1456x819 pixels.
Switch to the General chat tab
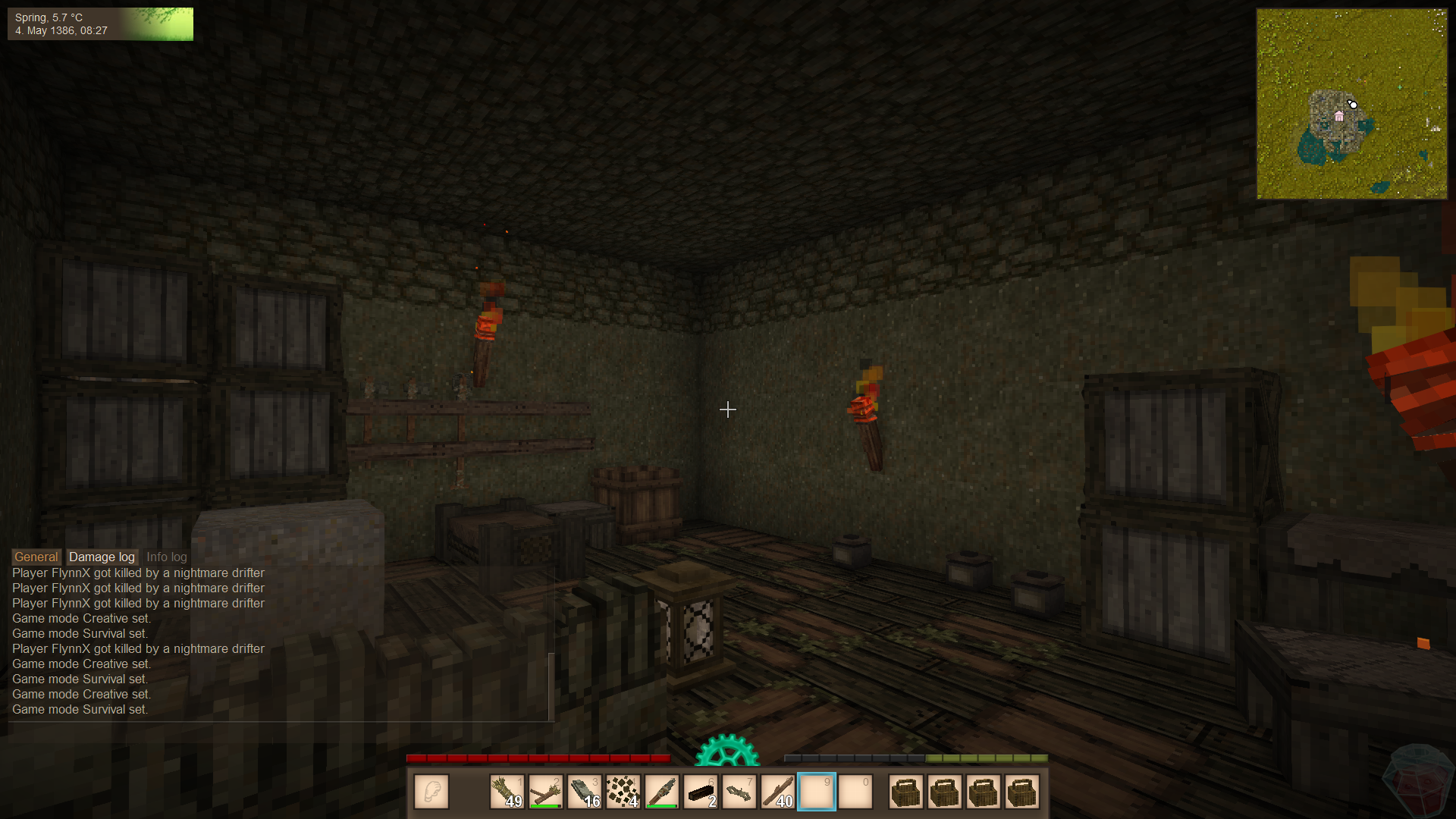pos(36,557)
